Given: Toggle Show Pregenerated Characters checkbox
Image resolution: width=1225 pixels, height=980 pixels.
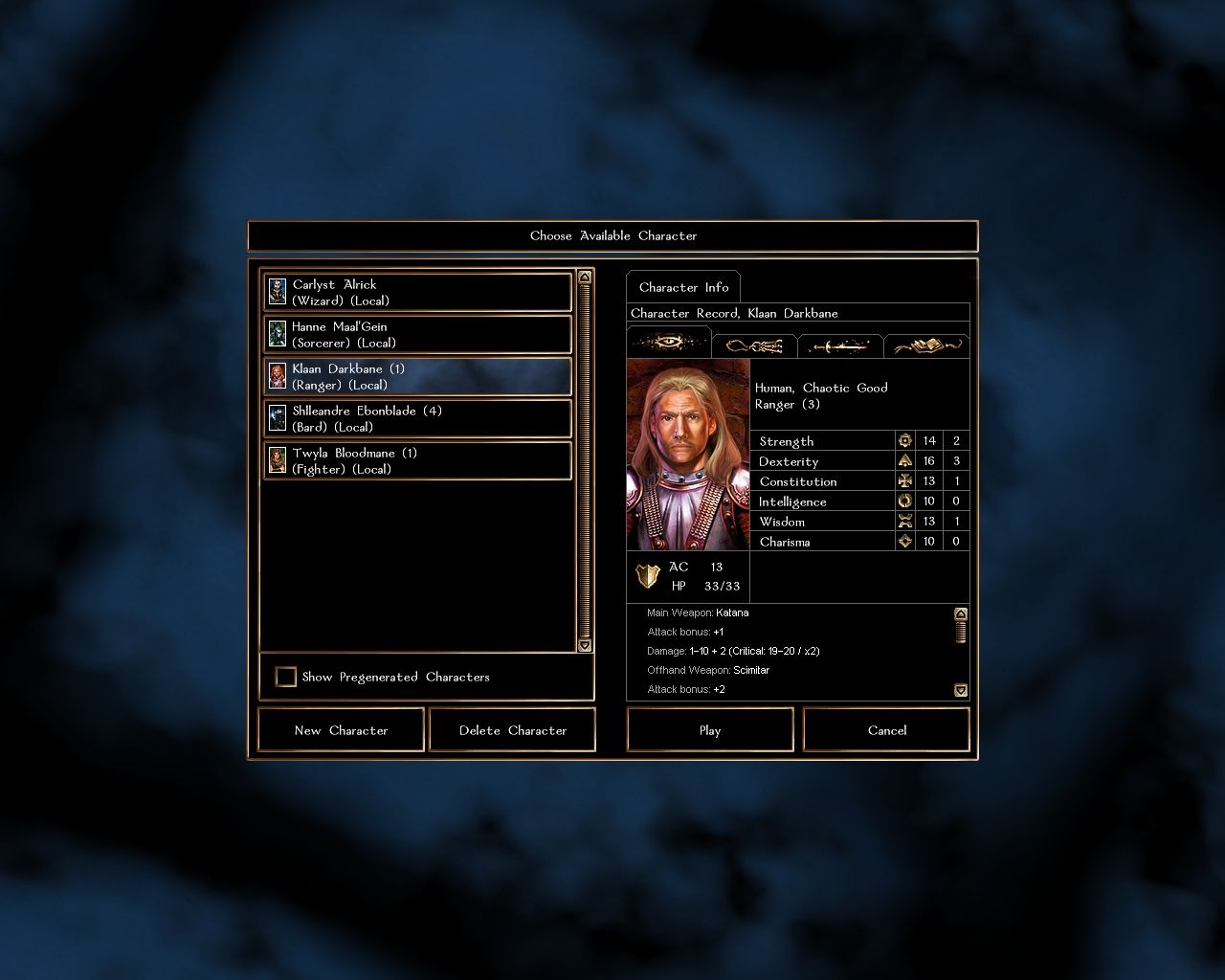Looking at the screenshot, I should 286,677.
